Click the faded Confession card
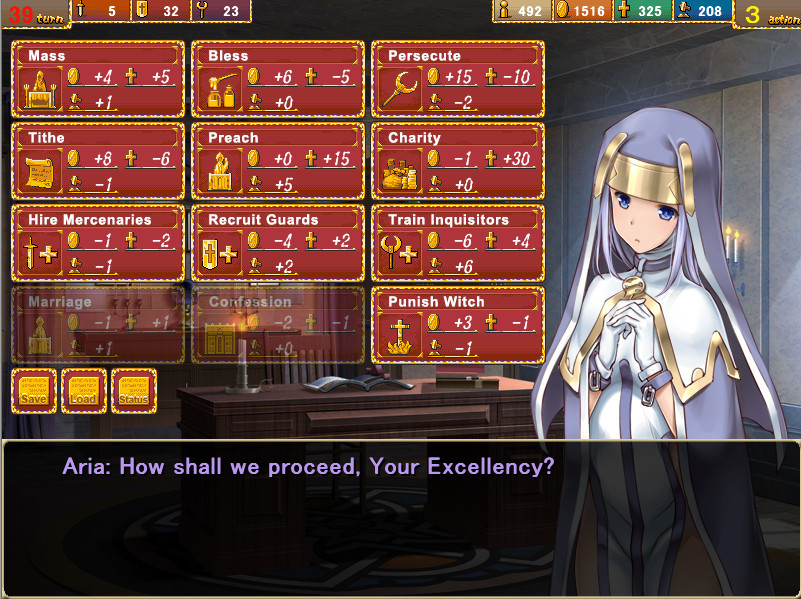801x599 pixels. coord(278,325)
